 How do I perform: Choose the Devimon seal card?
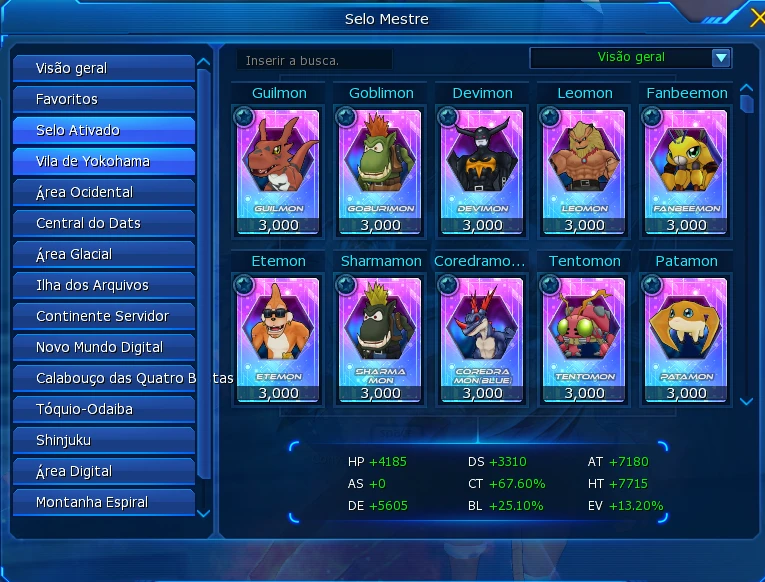482,165
